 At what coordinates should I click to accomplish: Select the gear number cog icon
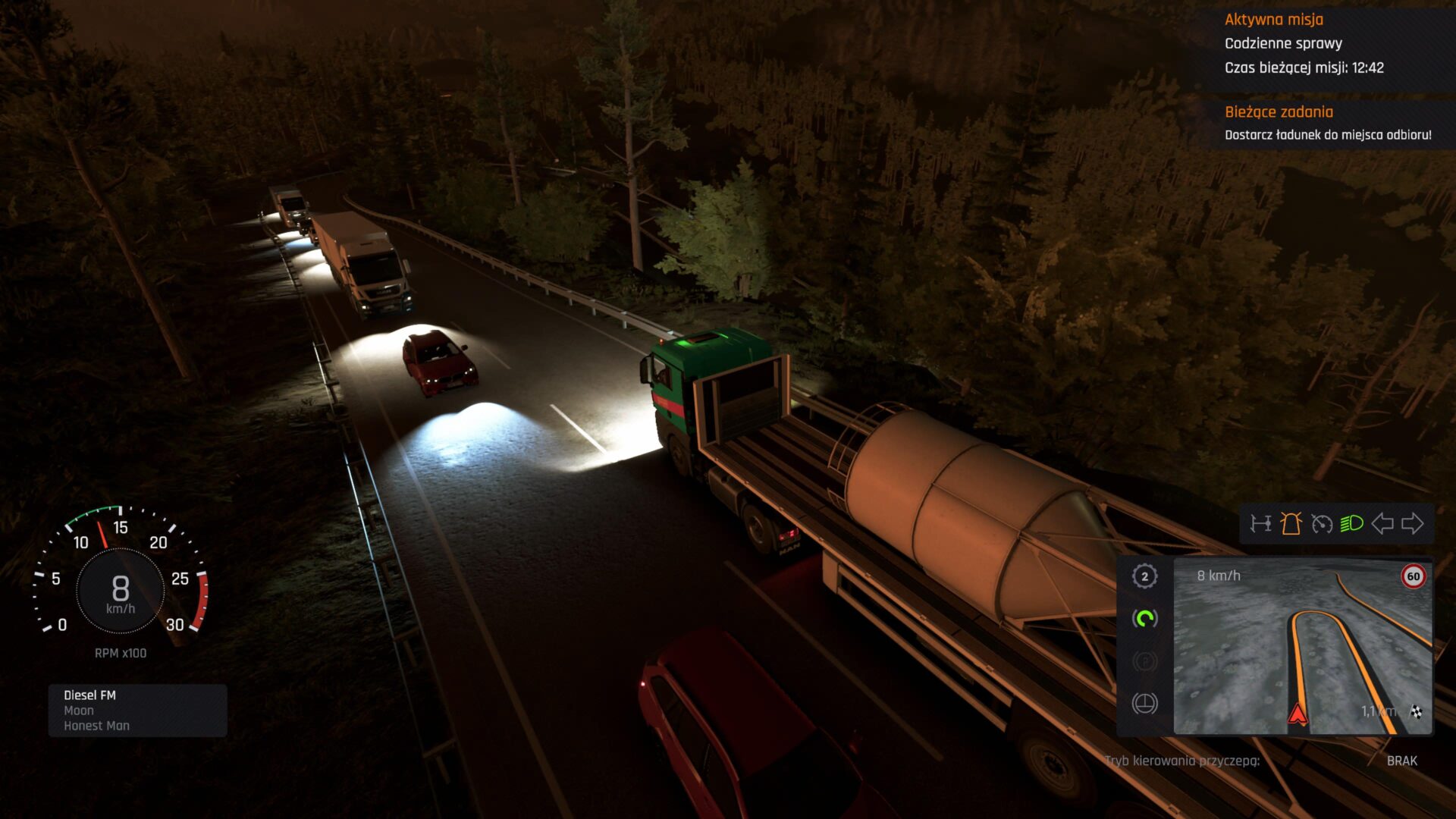click(x=1144, y=576)
